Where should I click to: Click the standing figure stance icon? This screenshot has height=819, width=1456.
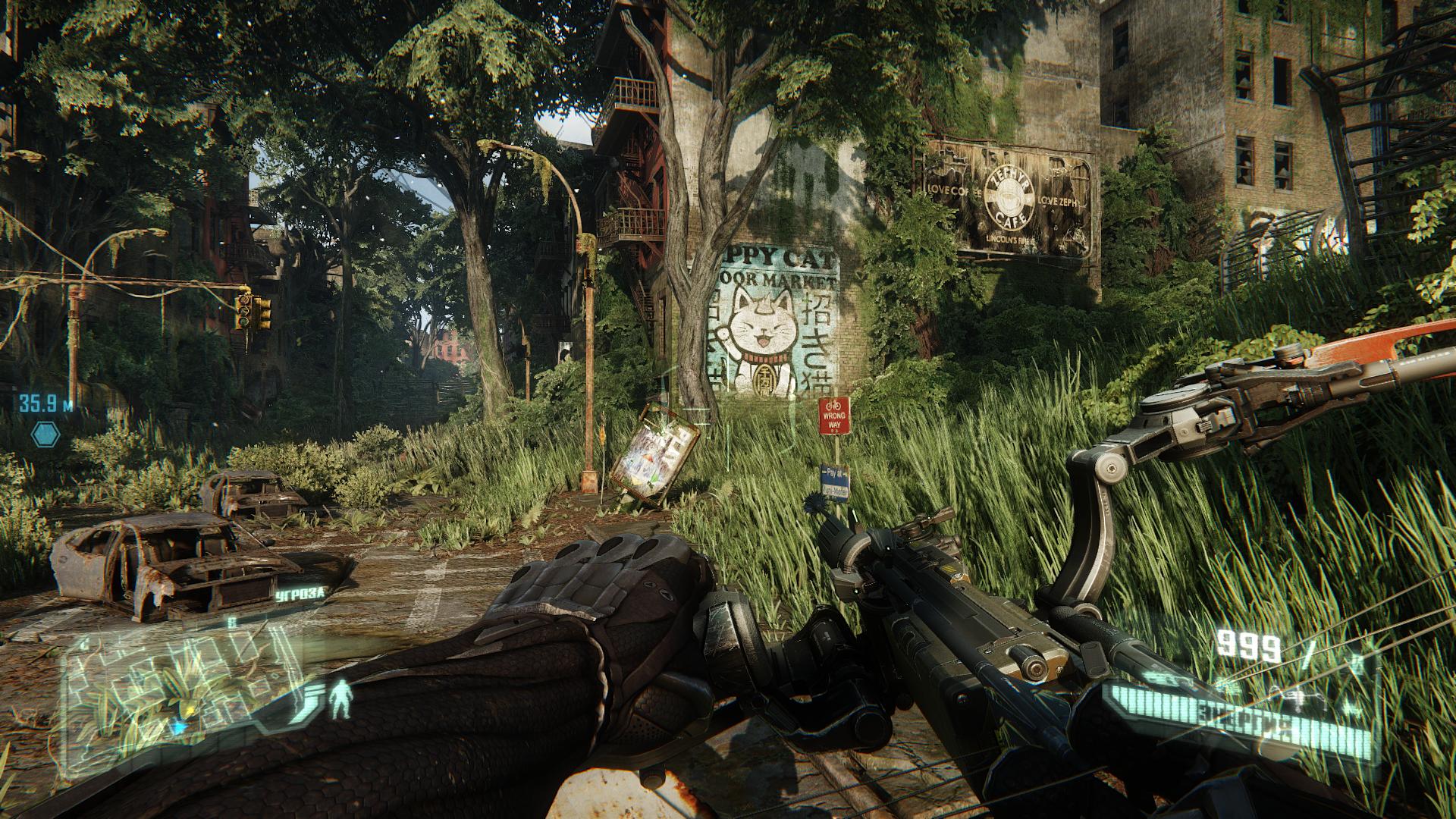(342, 698)
